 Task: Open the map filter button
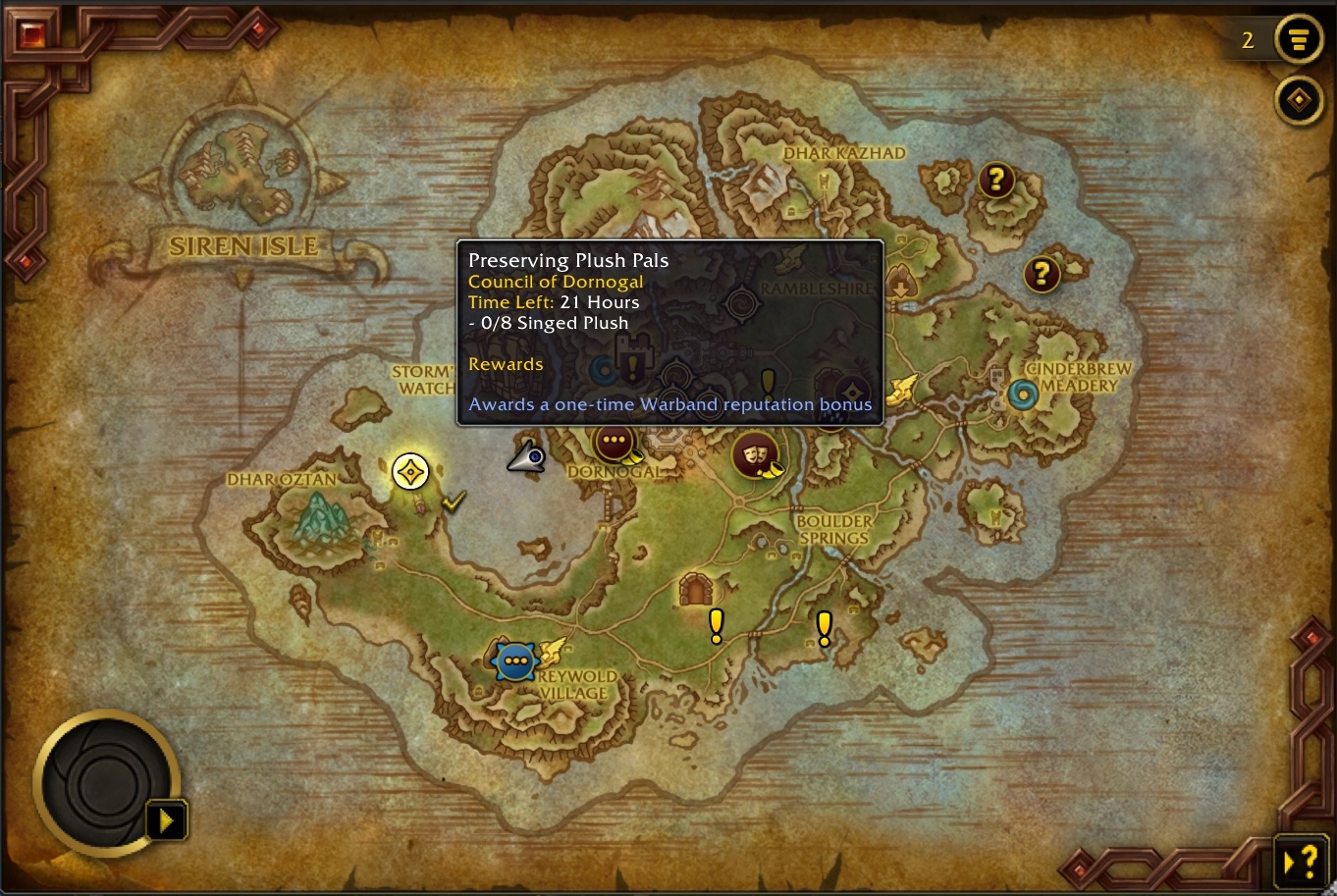(1298, 40)
